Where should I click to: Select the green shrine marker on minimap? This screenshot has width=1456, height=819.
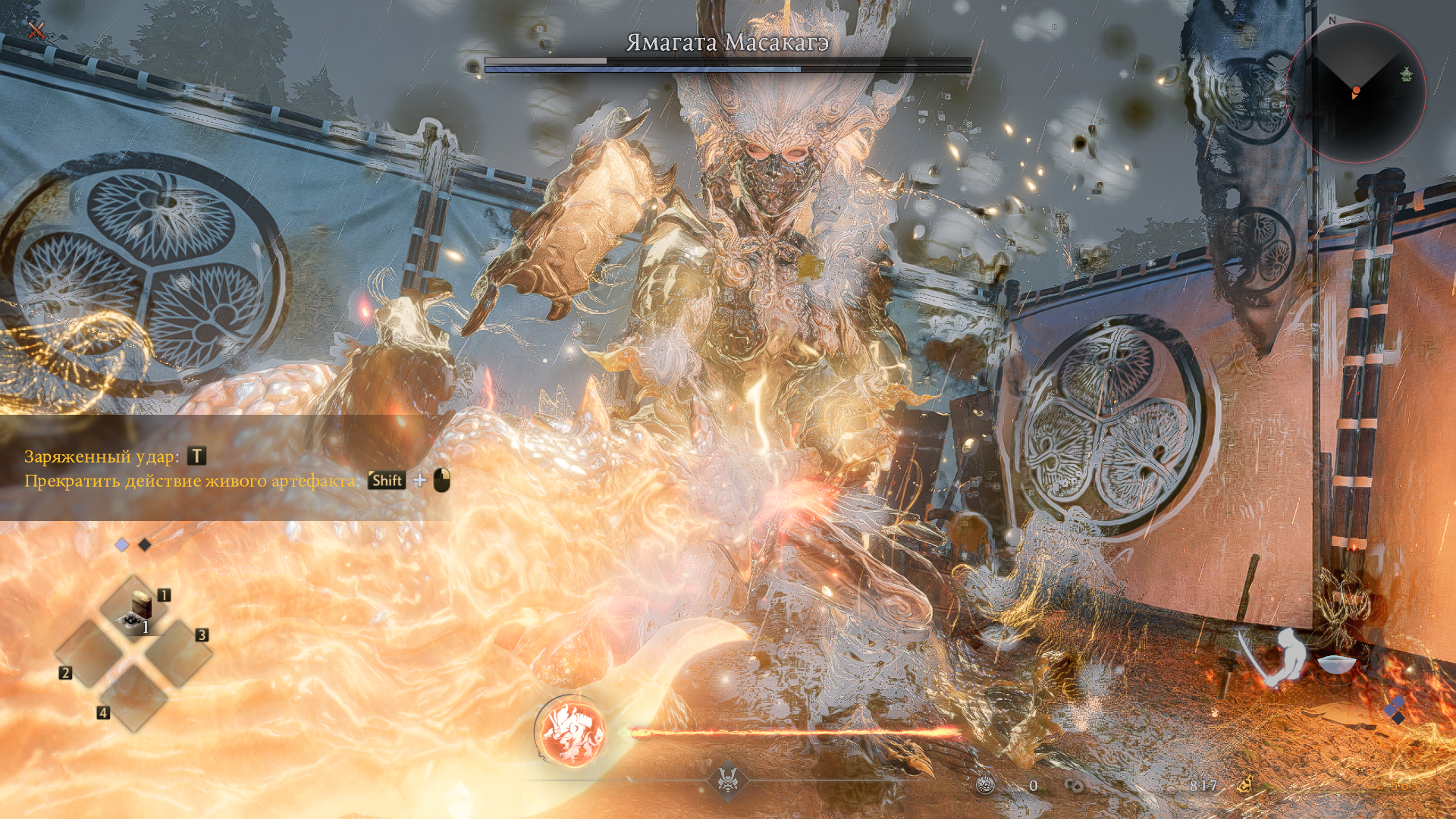point(1407,74)
